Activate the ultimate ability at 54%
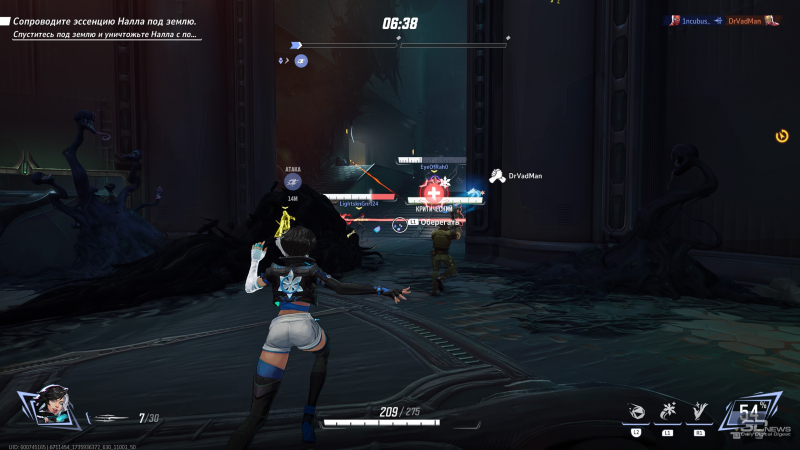The height and width of the screenshot is (450, 800). click(x=749, y=413)
